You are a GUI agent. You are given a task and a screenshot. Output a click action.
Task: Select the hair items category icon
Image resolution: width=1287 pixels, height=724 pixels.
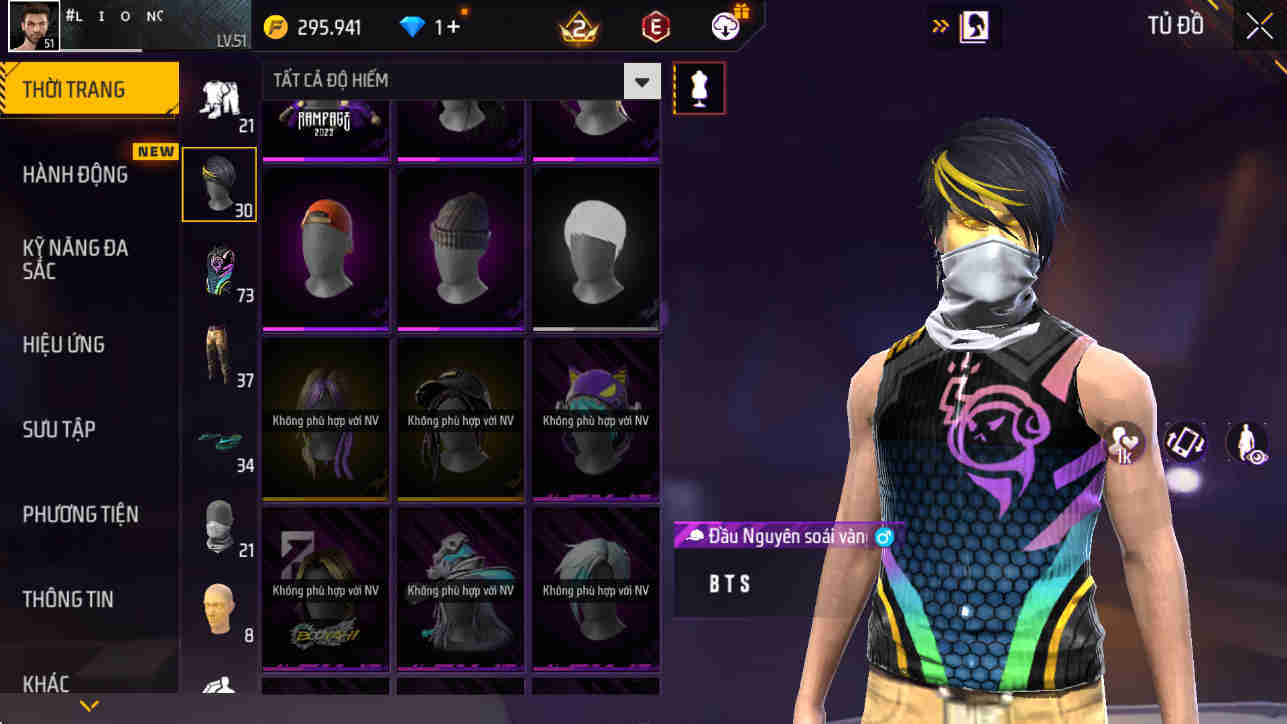click(219, 184)
